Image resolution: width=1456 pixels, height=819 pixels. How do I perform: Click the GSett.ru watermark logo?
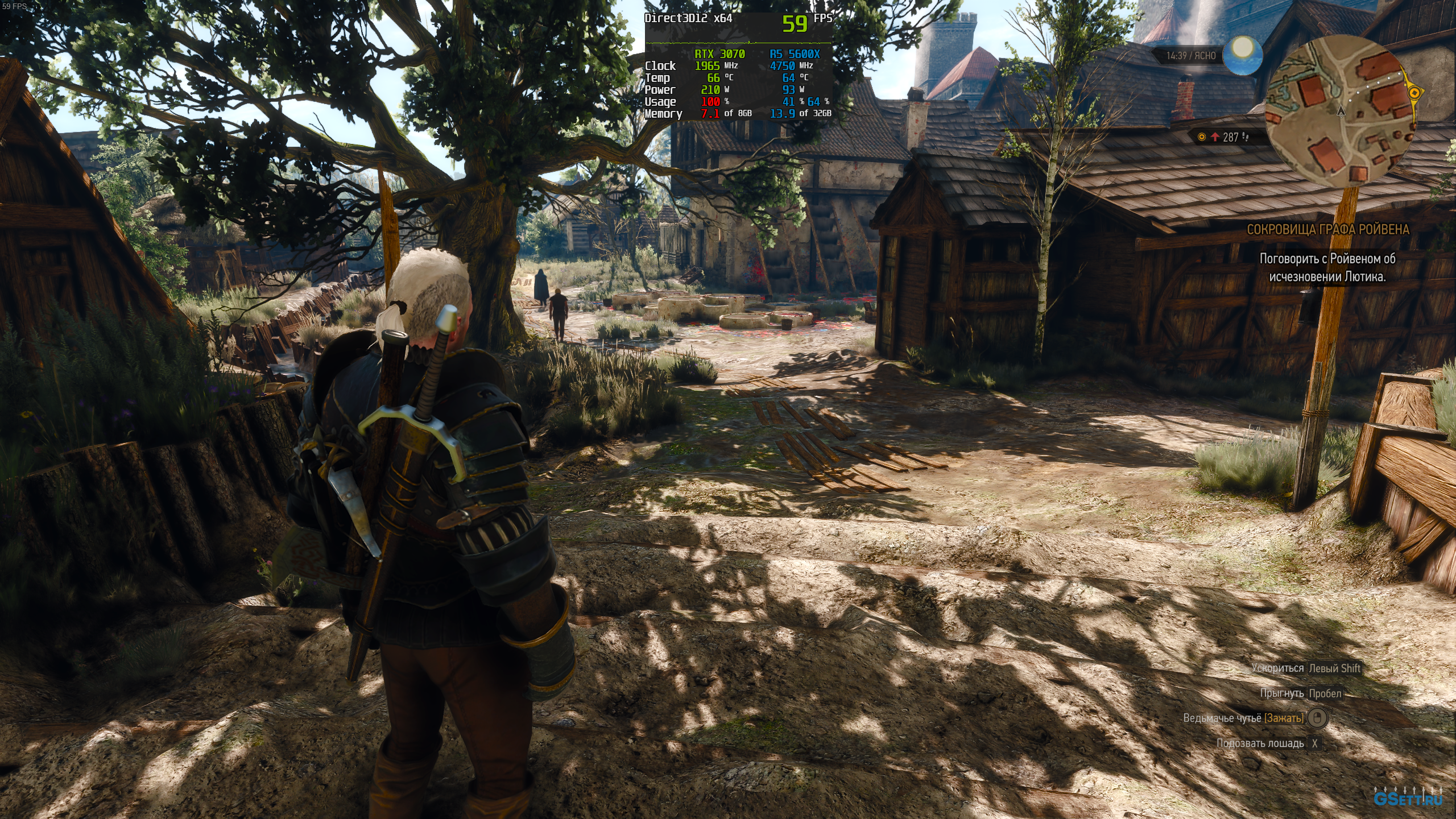click(1408, 798)
